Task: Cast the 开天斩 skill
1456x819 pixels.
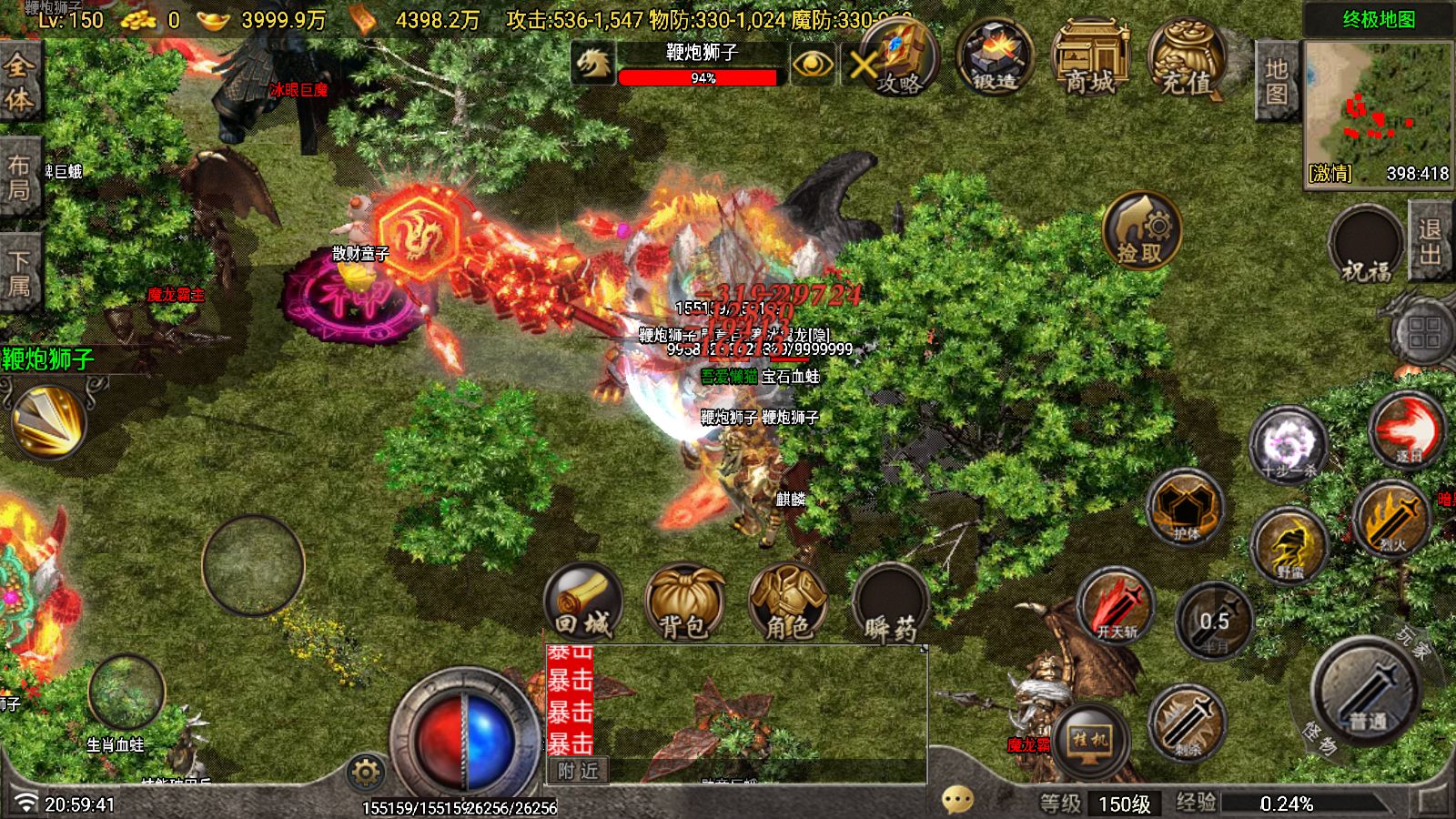Action: (x=1116, y=607)
